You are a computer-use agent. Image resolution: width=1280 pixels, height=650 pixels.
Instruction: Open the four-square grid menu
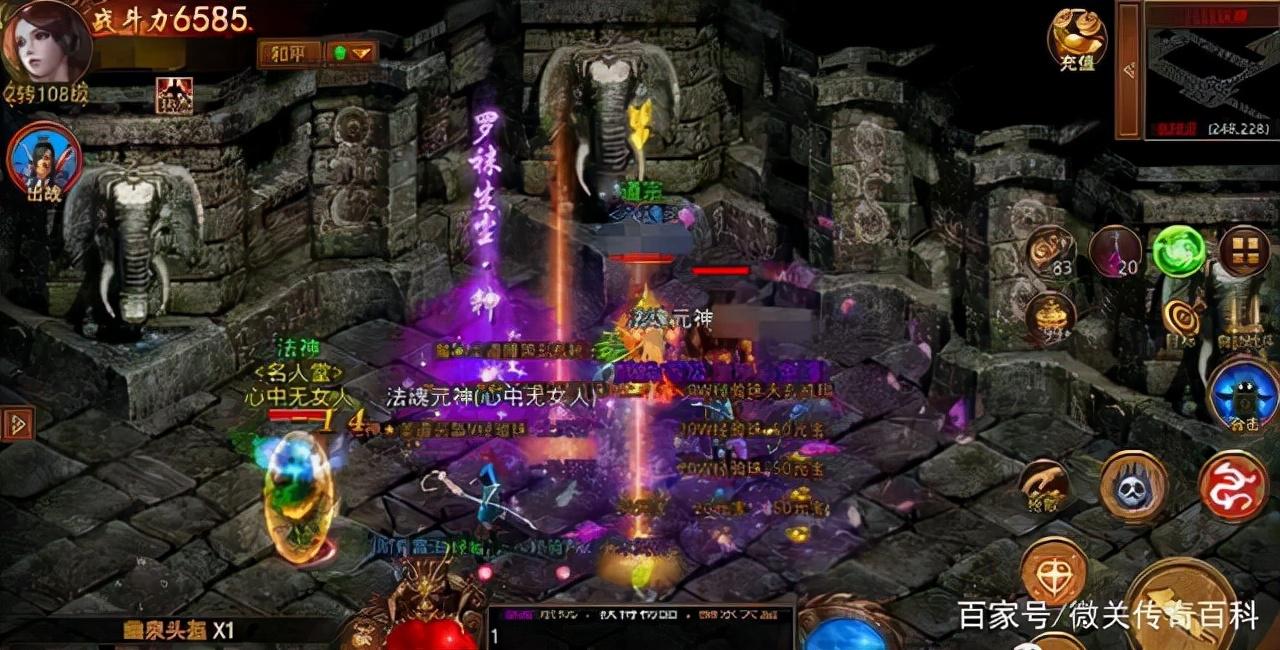pyautogui.click(x=1244, y=250)
